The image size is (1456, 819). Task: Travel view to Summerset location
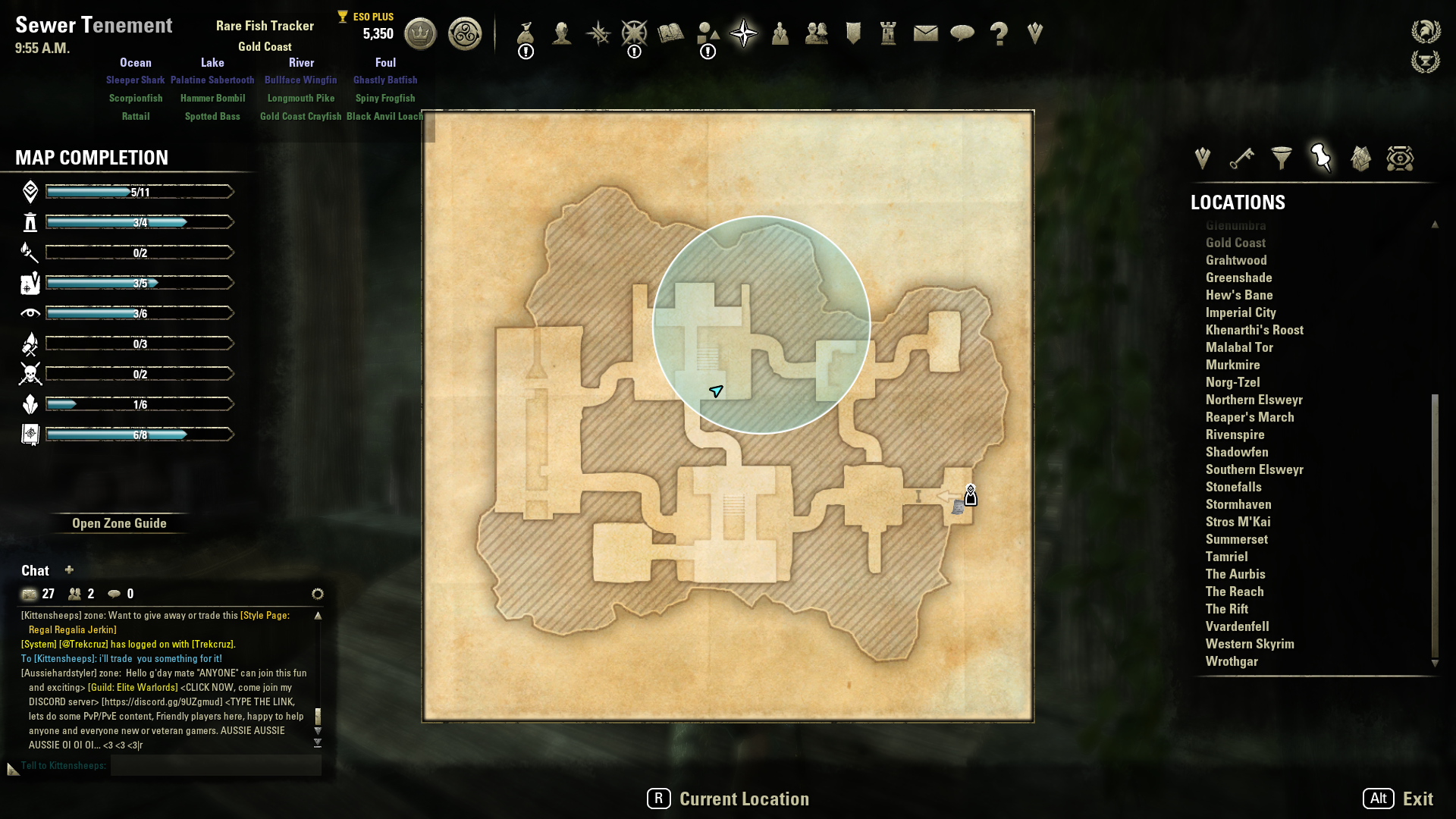pyautogui.click(x=1236, y=539)
